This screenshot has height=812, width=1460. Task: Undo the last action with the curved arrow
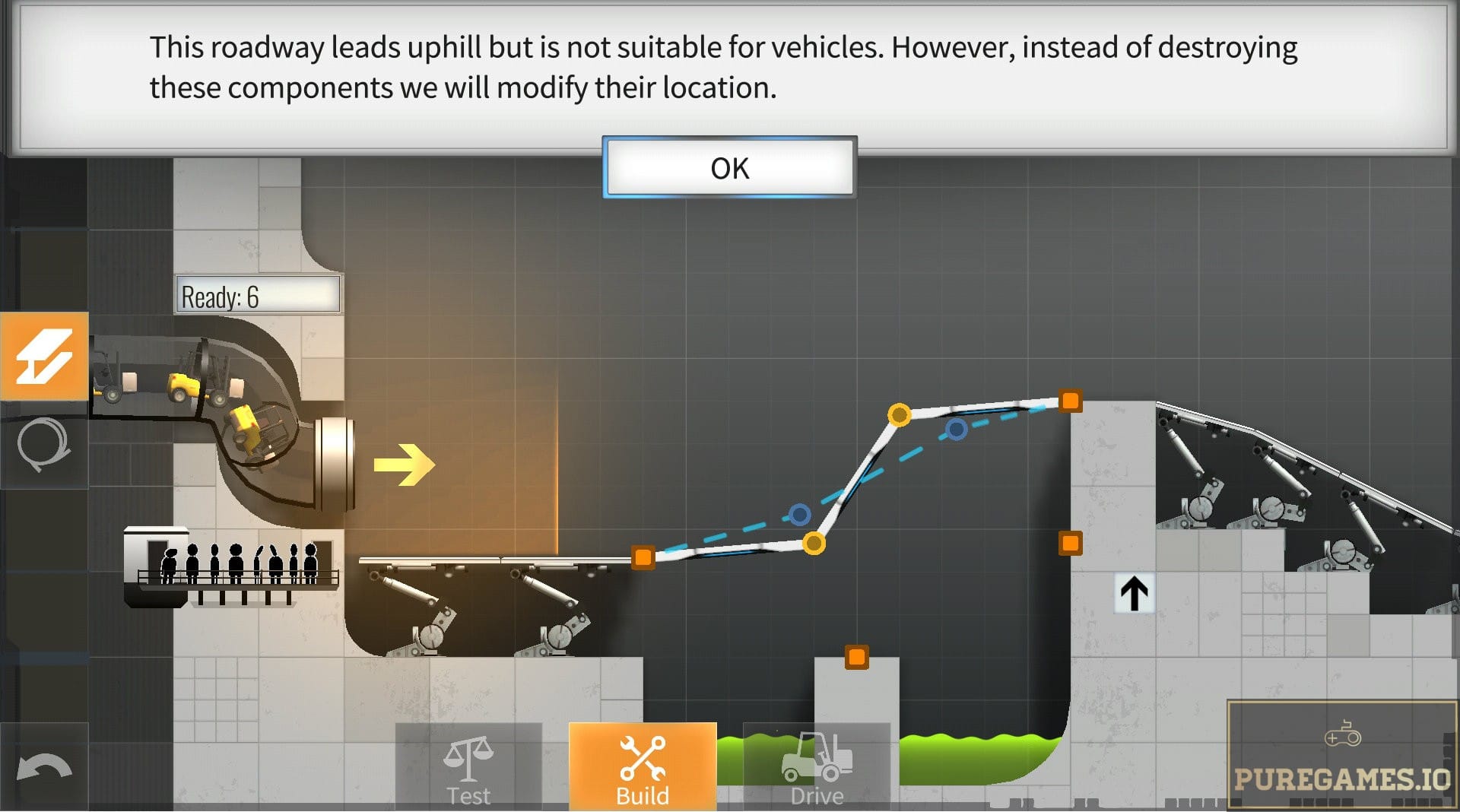pyautogui.click(x=44, y=769)
